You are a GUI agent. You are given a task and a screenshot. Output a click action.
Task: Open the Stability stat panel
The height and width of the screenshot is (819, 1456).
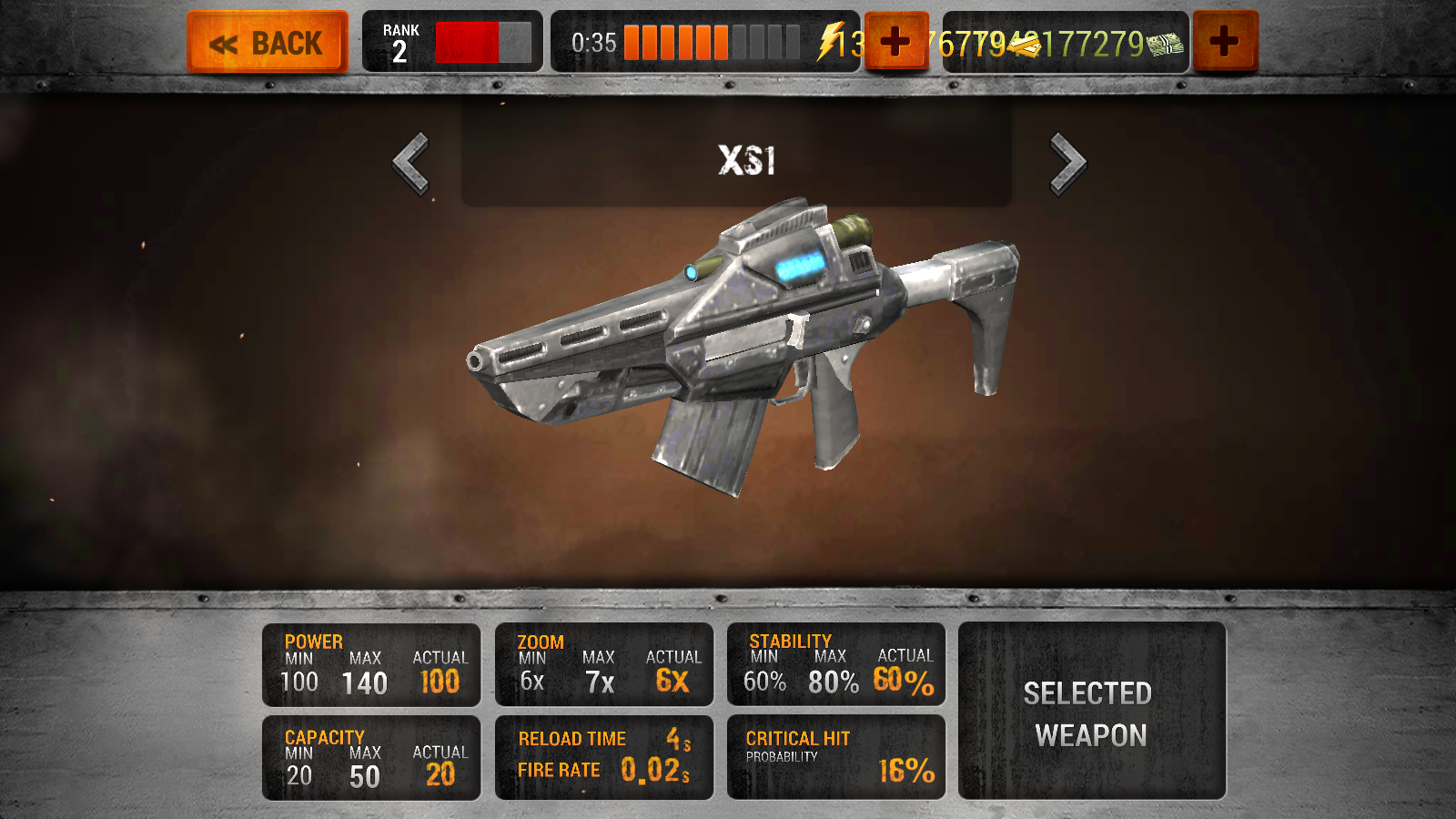pyautogui.click(x=836, y=665)
